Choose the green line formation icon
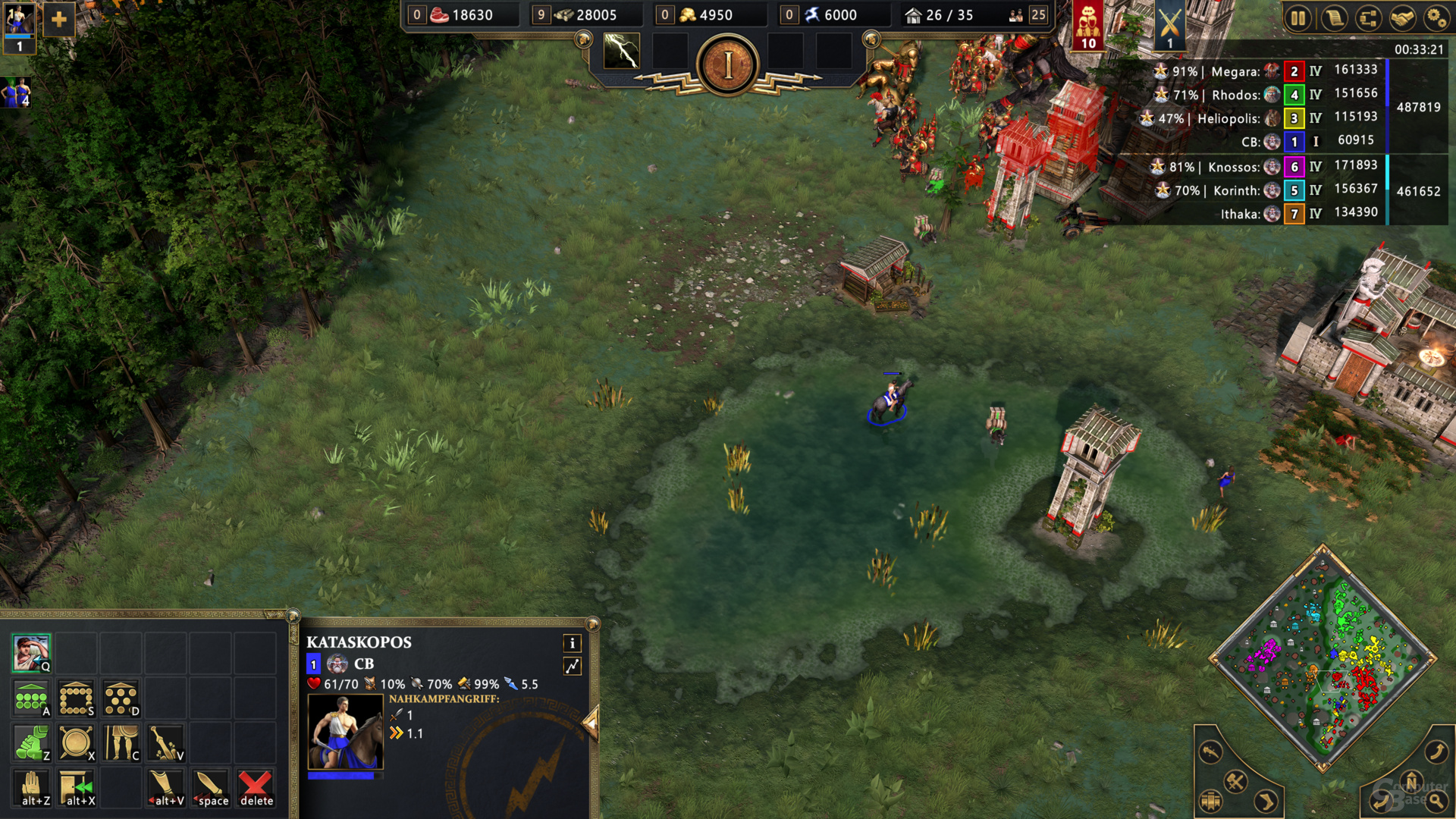 (x=31, y=698)
